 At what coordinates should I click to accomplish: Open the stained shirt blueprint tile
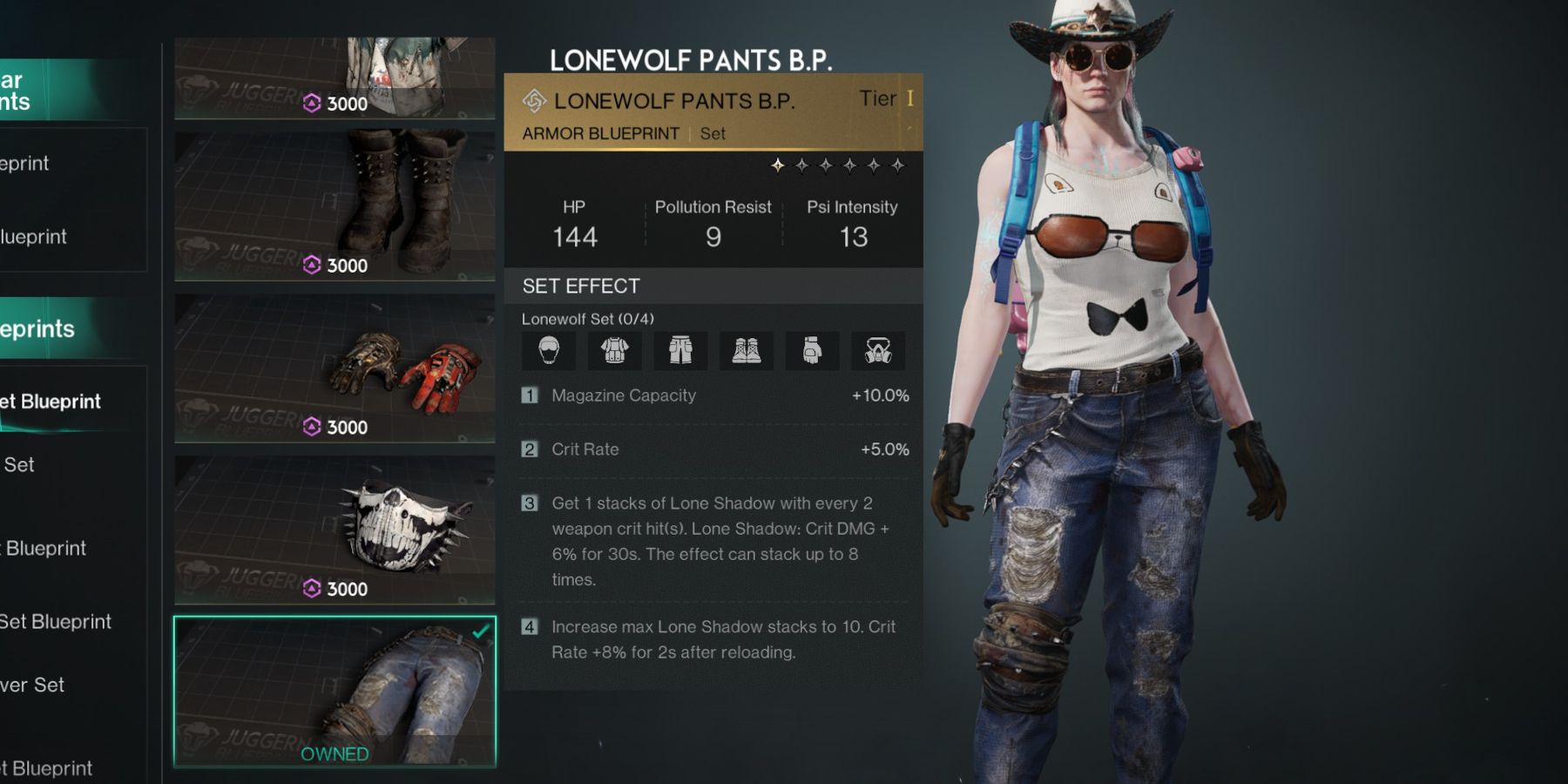[335, 77]
